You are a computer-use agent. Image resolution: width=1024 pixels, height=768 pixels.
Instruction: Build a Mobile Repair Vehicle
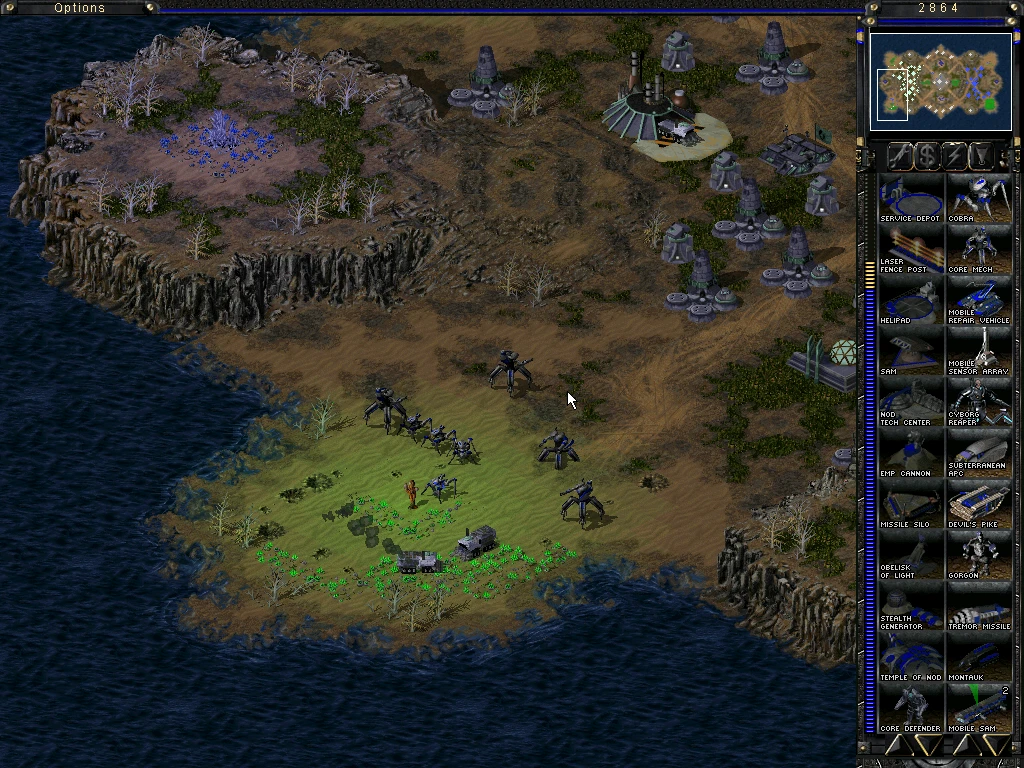978,301
